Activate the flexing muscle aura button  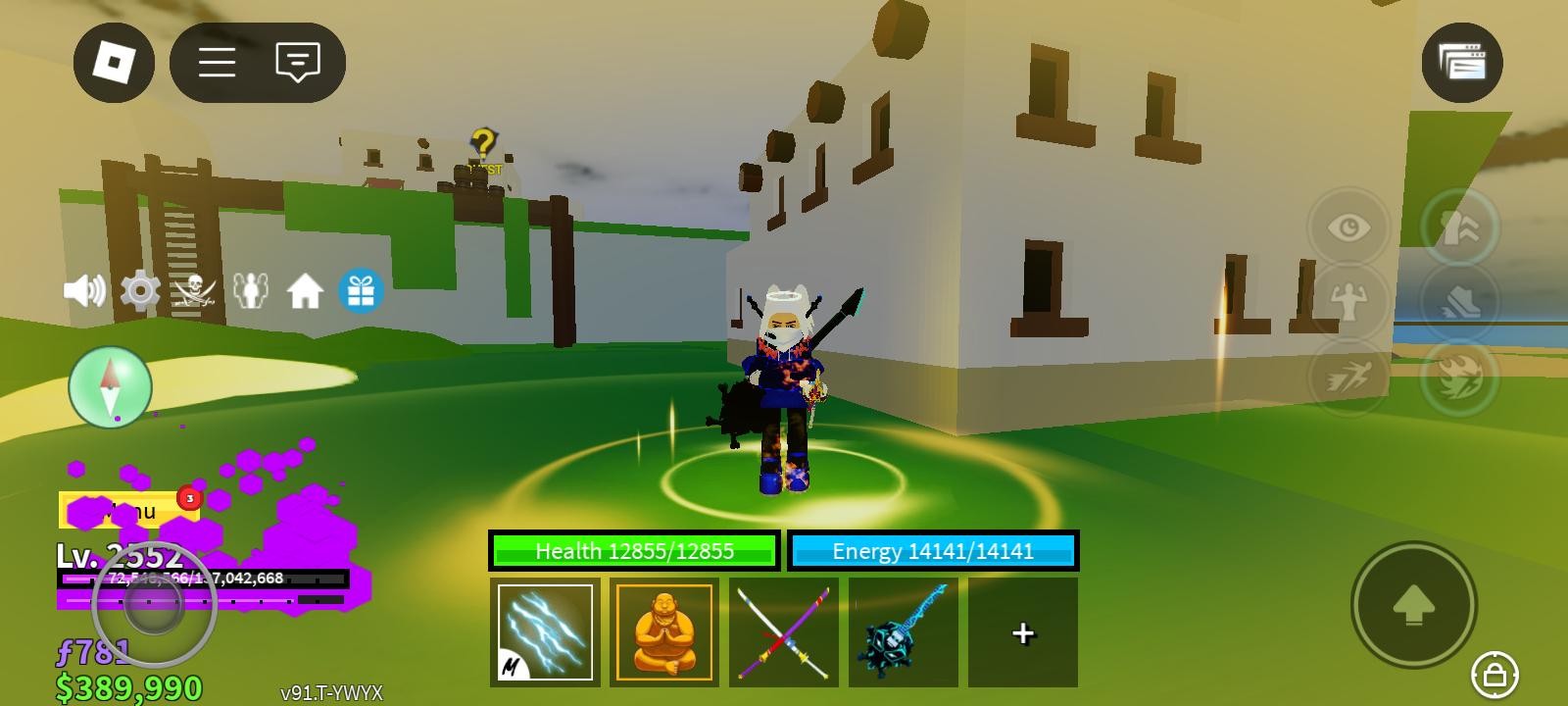[x=1348, y=301]
